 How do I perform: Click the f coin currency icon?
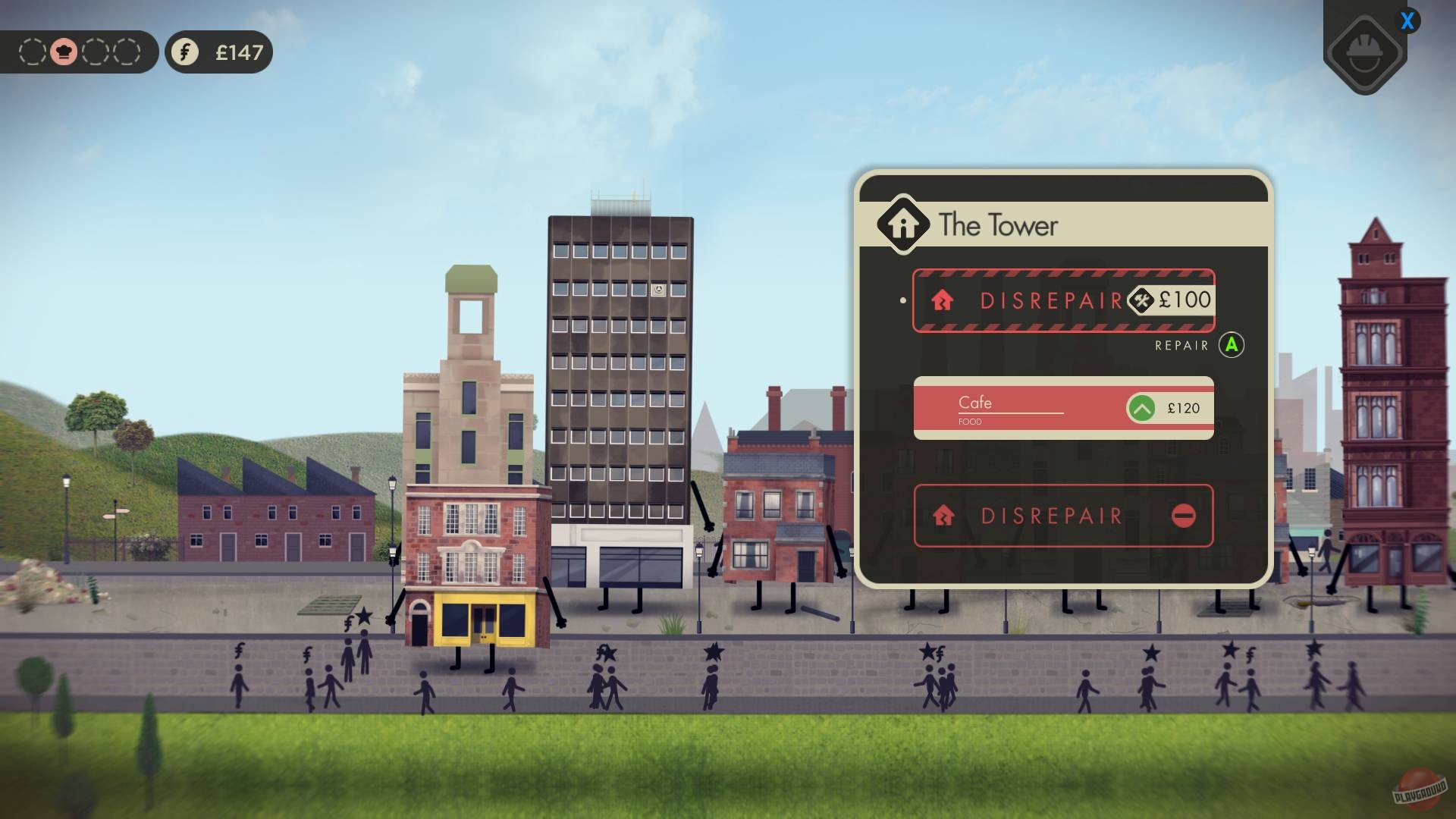(184, 52)
